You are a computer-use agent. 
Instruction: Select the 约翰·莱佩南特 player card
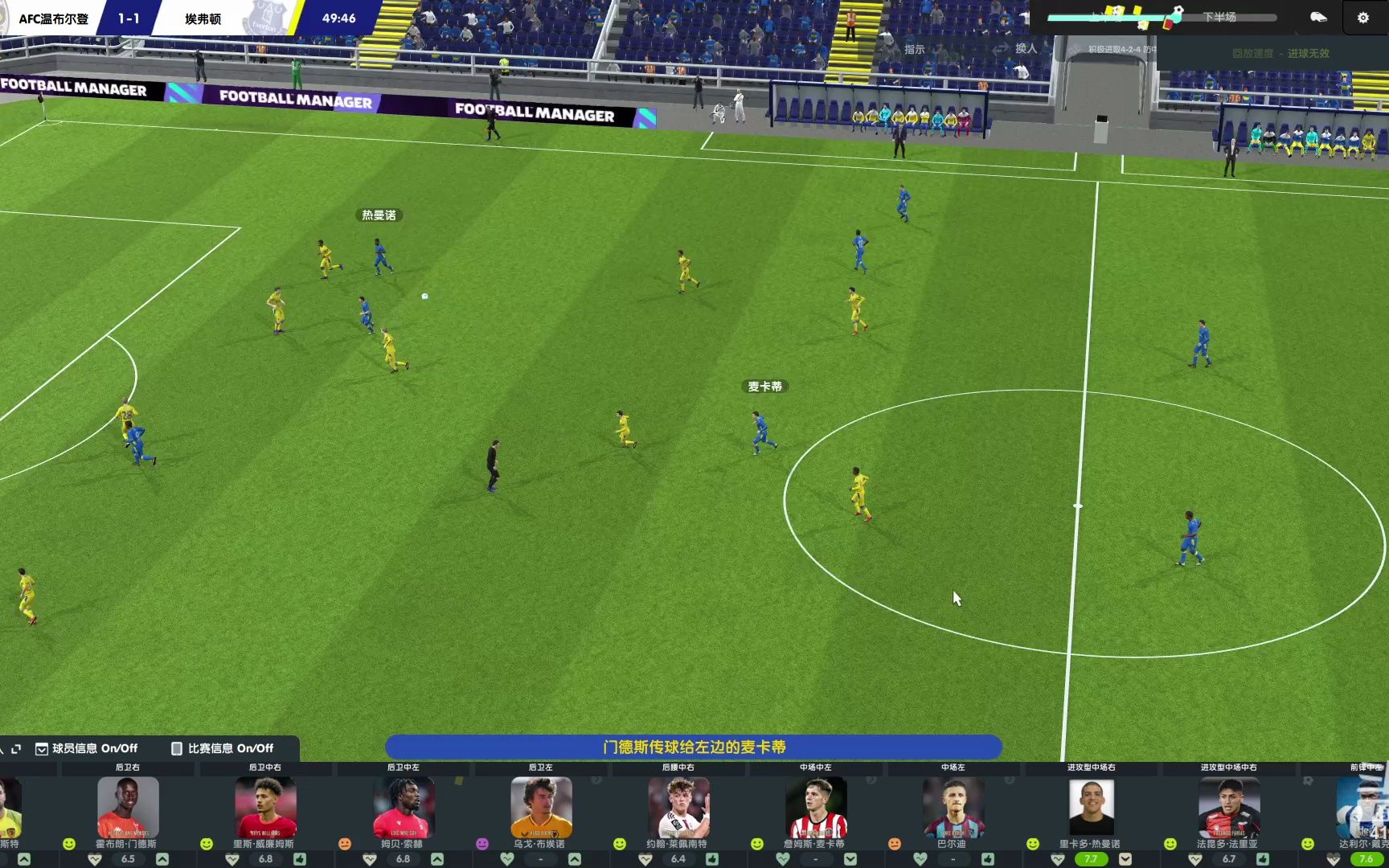click(678, 808)
